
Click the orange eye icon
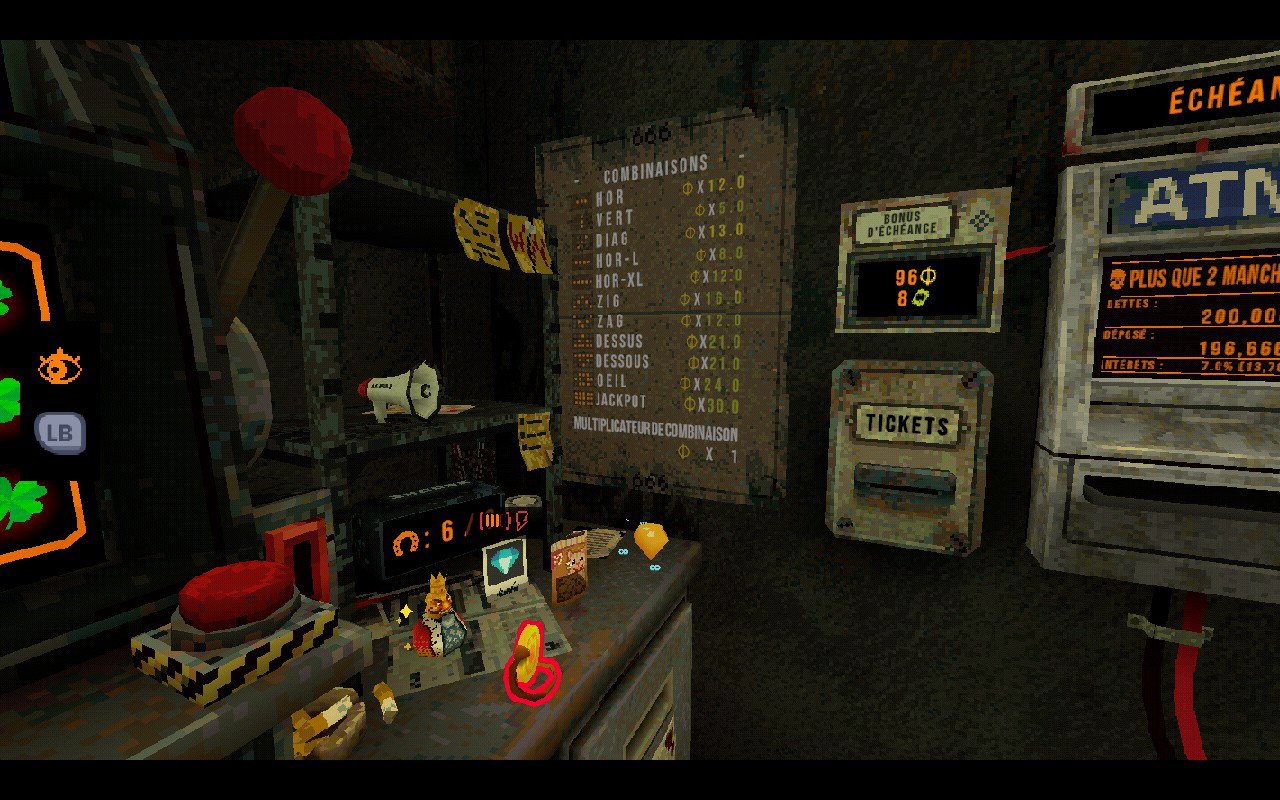point(60,368)
